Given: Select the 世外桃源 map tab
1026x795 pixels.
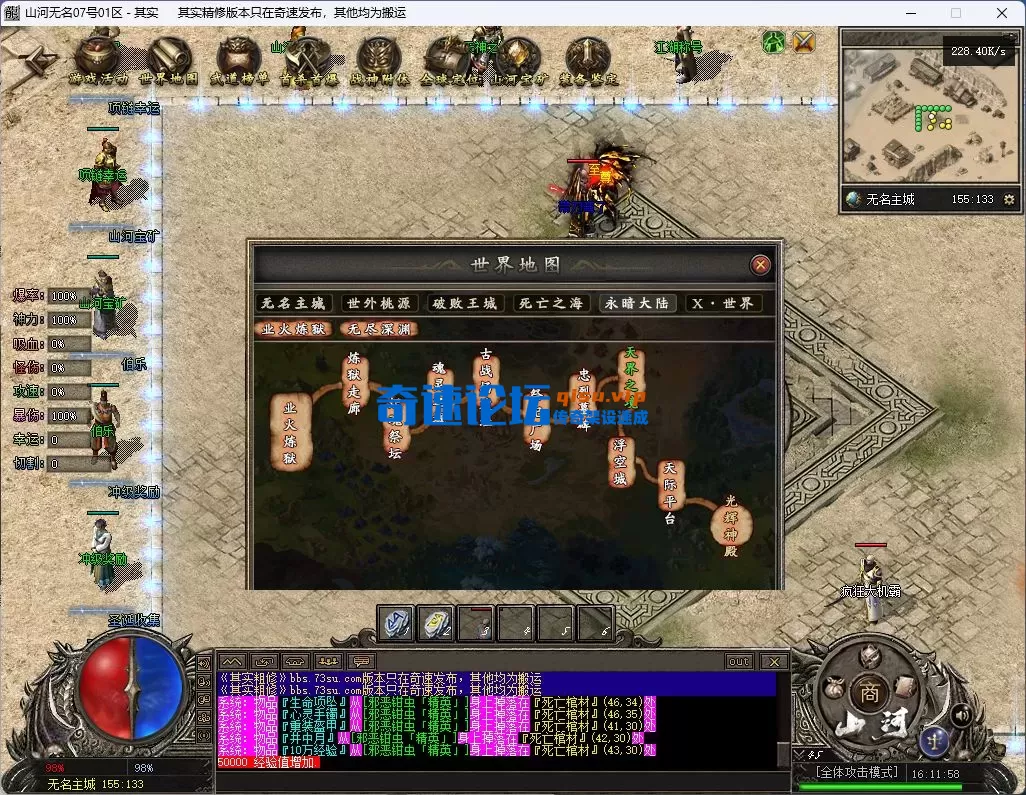Looking at the screenshot, I should [378, 303].
